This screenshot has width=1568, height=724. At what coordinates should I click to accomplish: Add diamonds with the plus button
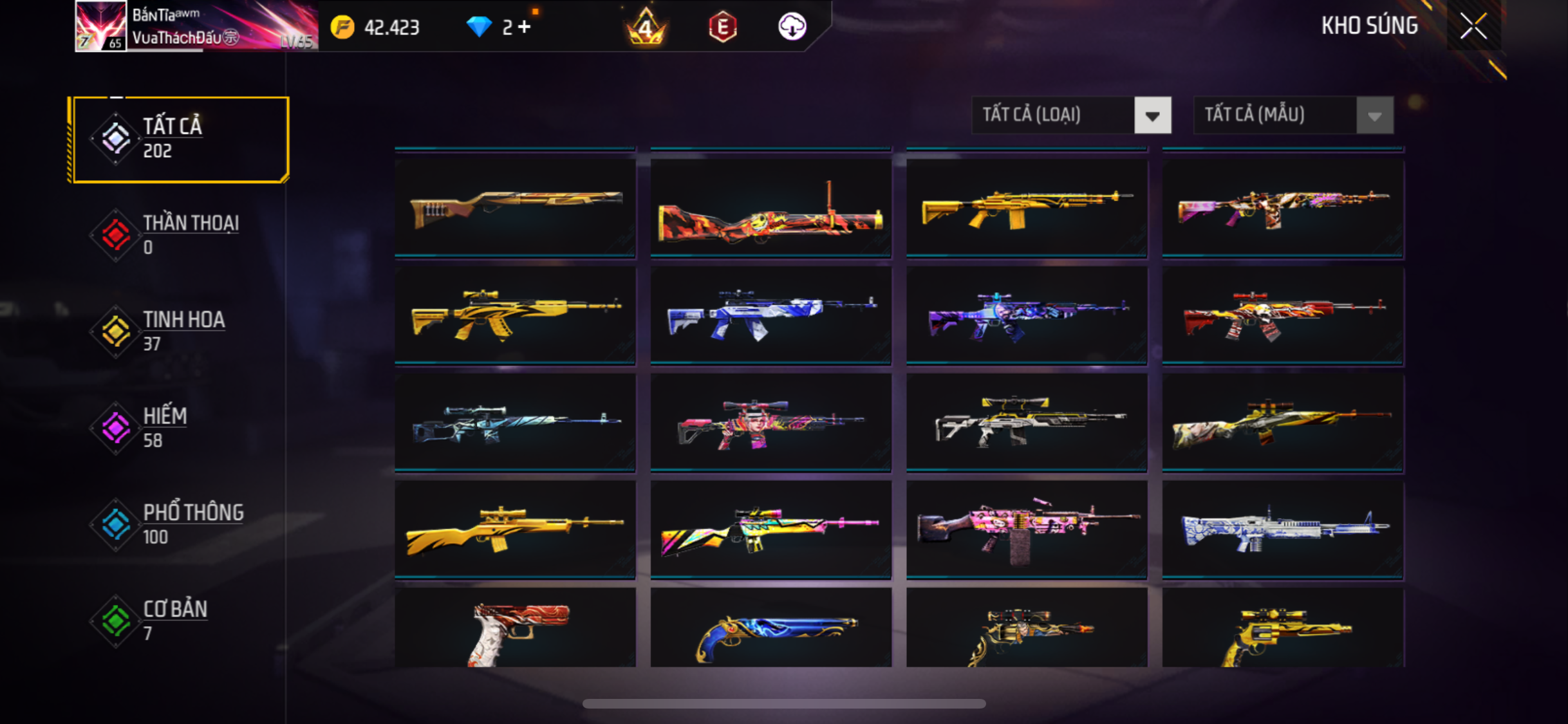[525, 27]
